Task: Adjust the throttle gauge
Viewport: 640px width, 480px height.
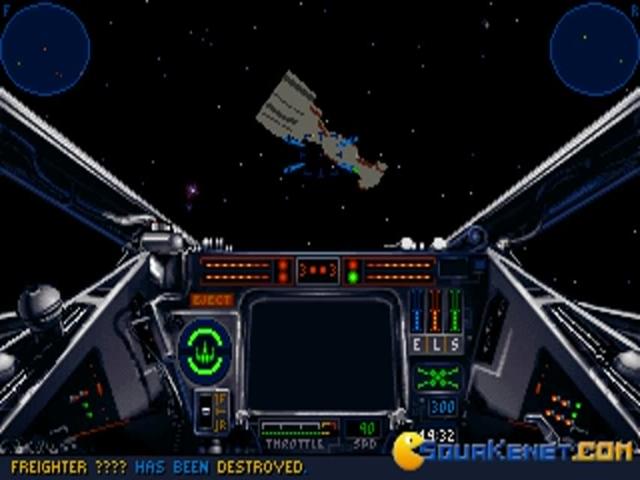Action: pos(297,432)
